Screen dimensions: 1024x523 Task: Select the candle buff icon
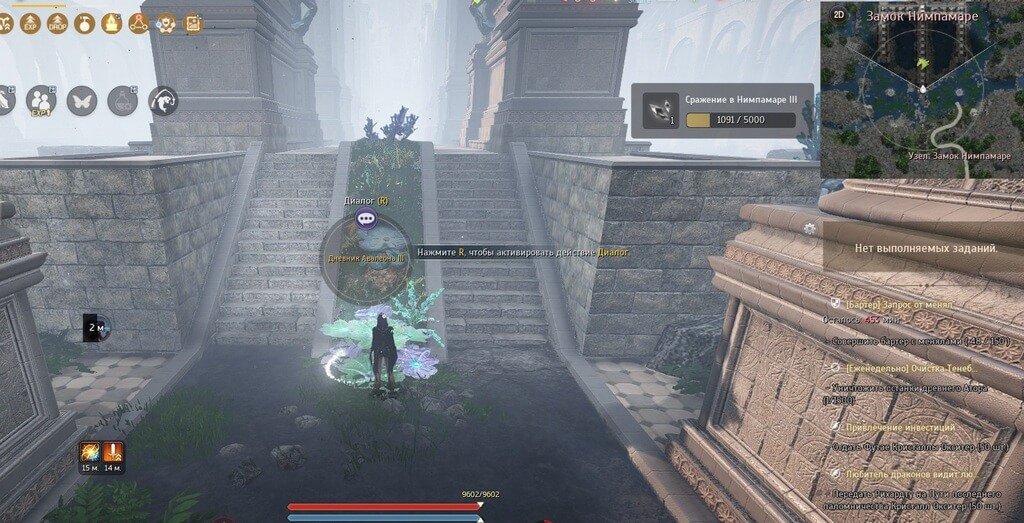coord(112,22)
